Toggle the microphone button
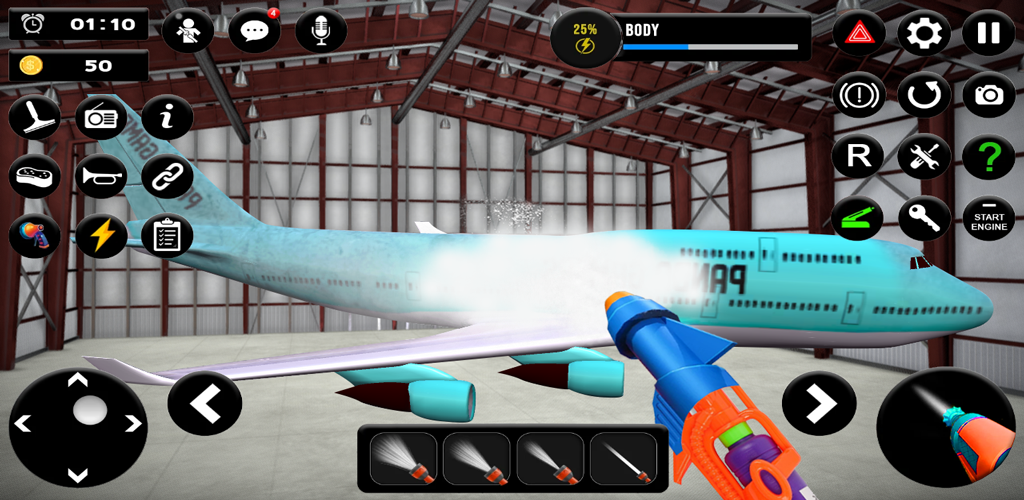 click(x=321, y=32)
